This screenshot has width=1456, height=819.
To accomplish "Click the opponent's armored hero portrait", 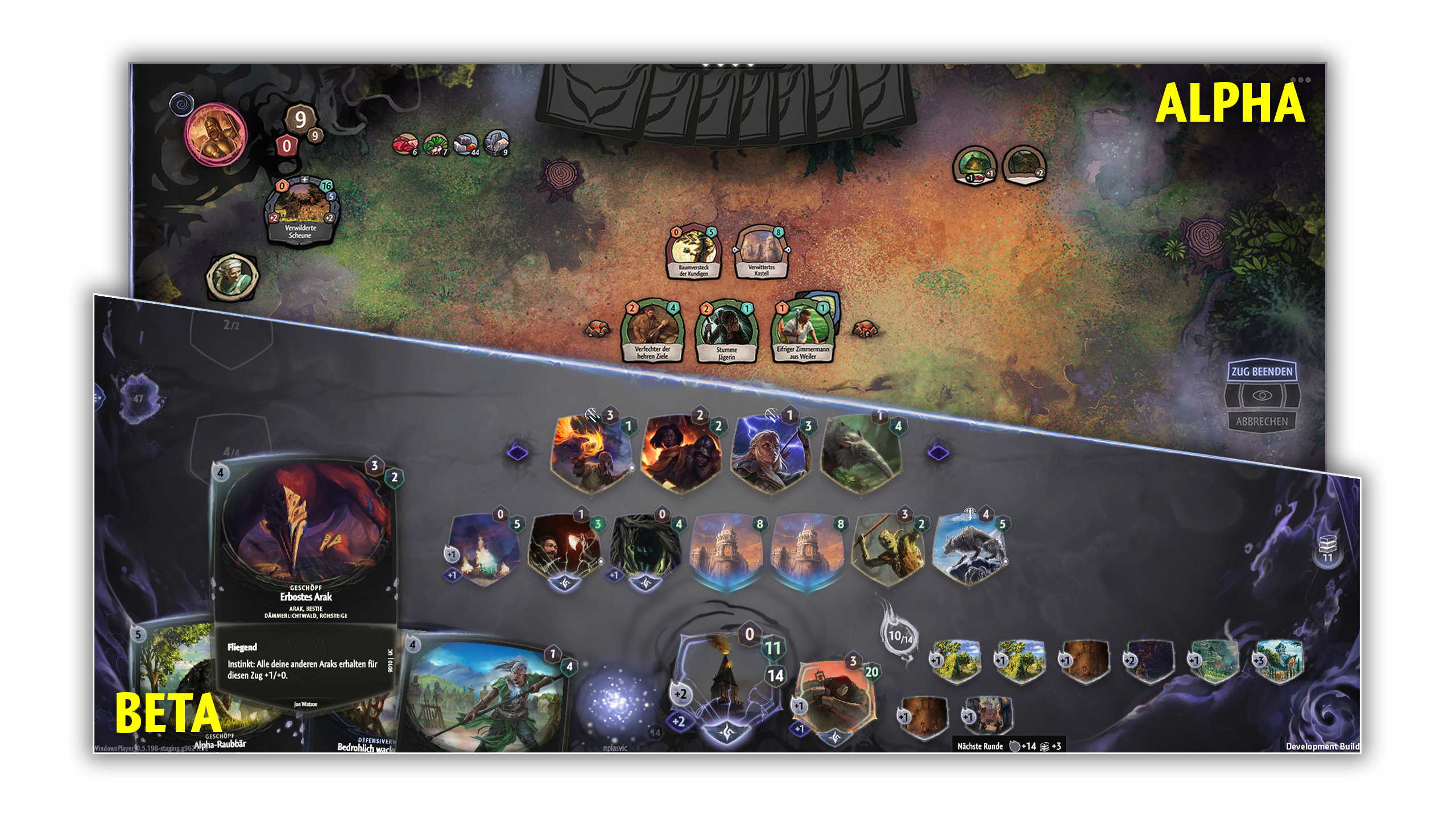I will point(215,135).
